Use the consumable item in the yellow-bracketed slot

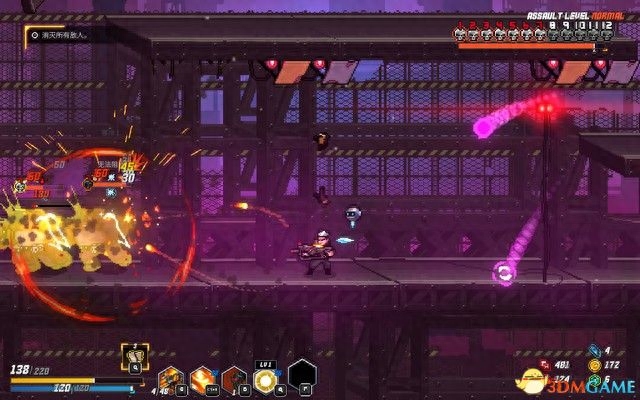coord(133,355)
